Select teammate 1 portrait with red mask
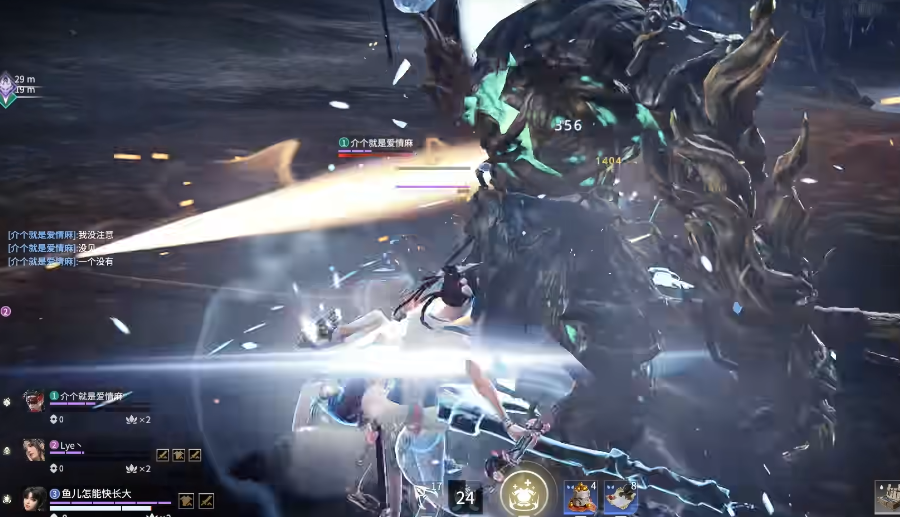Image resolution: width=900 pixels, height=517 pixels. point(33,401)
